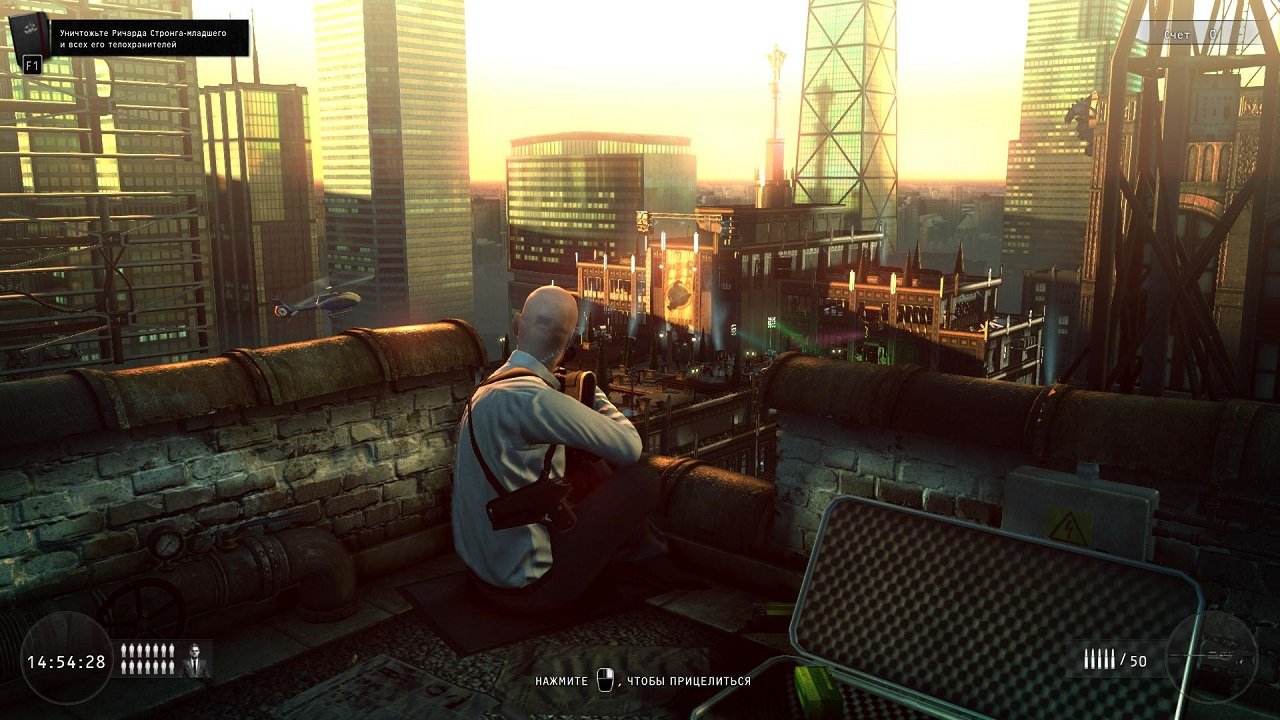Click the sniper rifle weapon icon
1280x720 pixels.
pos(1211,655)
